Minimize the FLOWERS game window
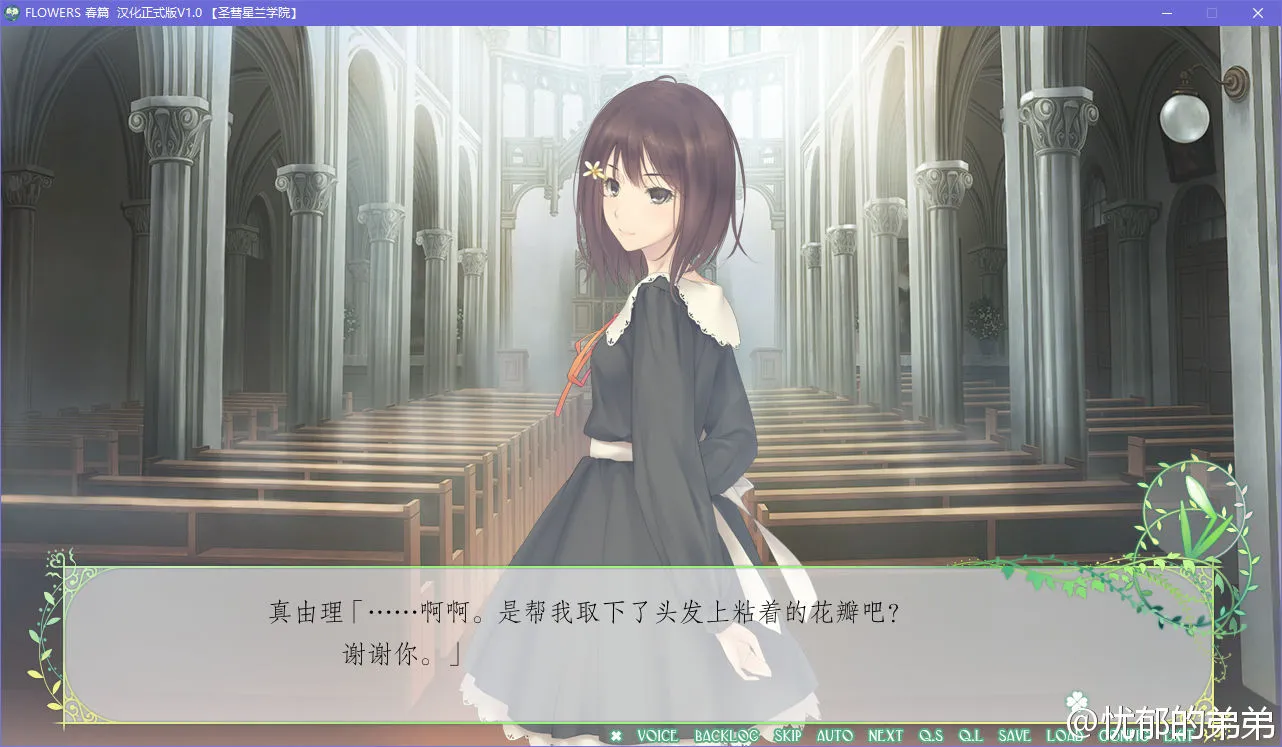This screenshot has height=747, width=1282. (x=1166, y=13)
